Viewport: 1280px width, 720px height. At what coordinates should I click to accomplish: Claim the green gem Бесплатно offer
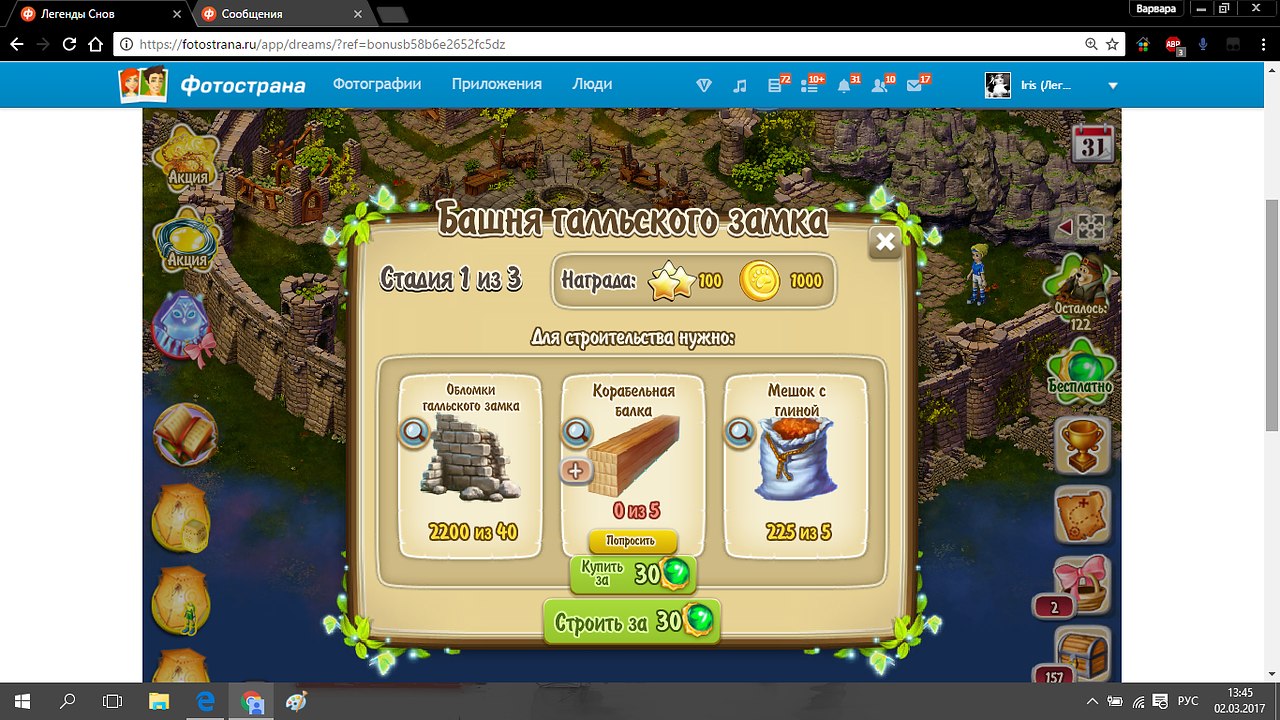coord(1081,366)
